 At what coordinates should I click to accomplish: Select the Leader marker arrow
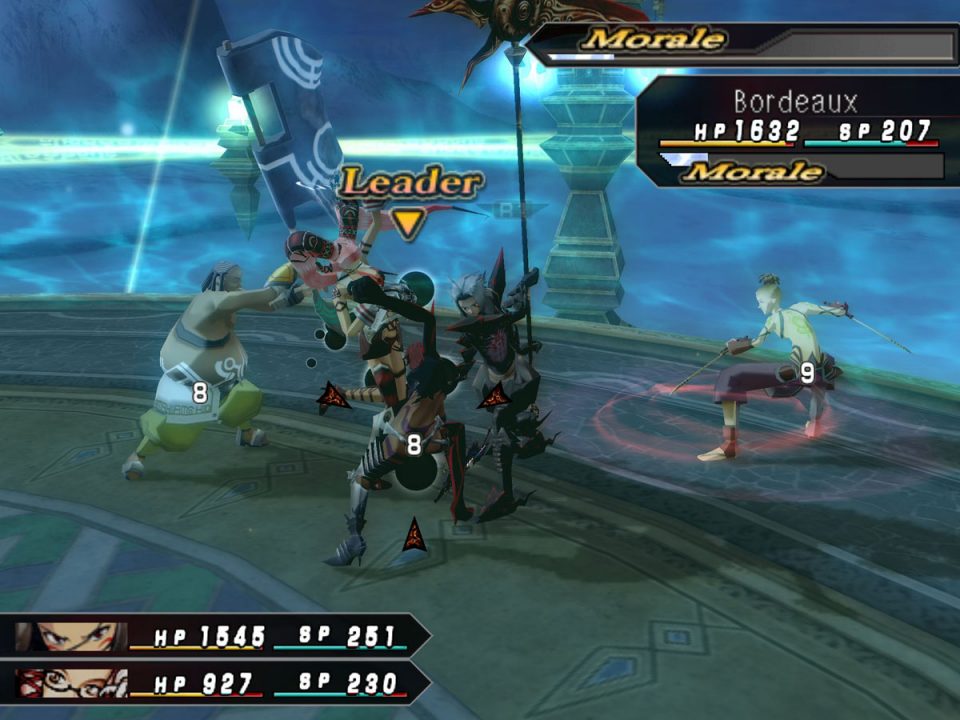(406, 222)
